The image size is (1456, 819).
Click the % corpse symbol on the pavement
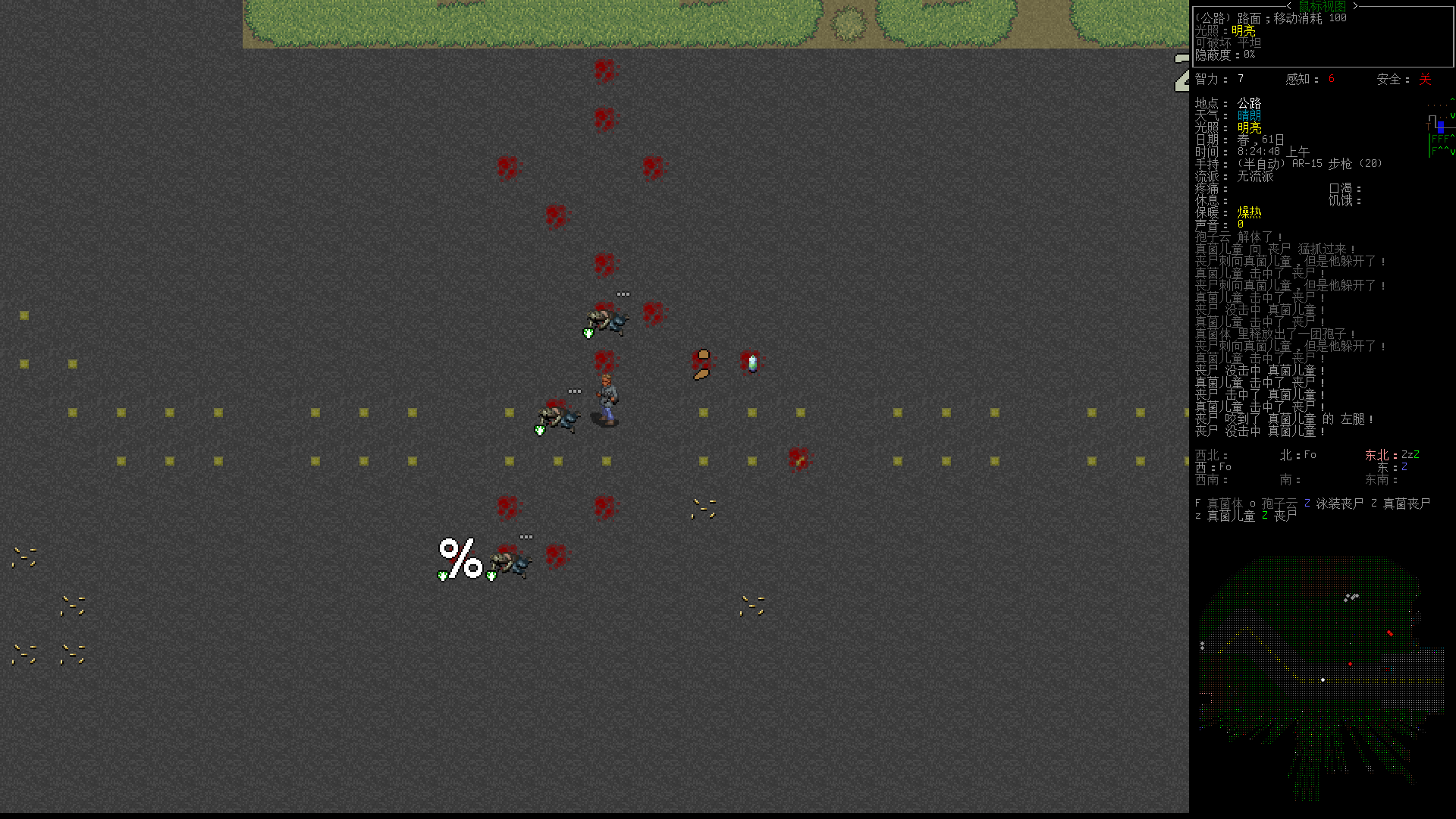click(x=459, y=559)
